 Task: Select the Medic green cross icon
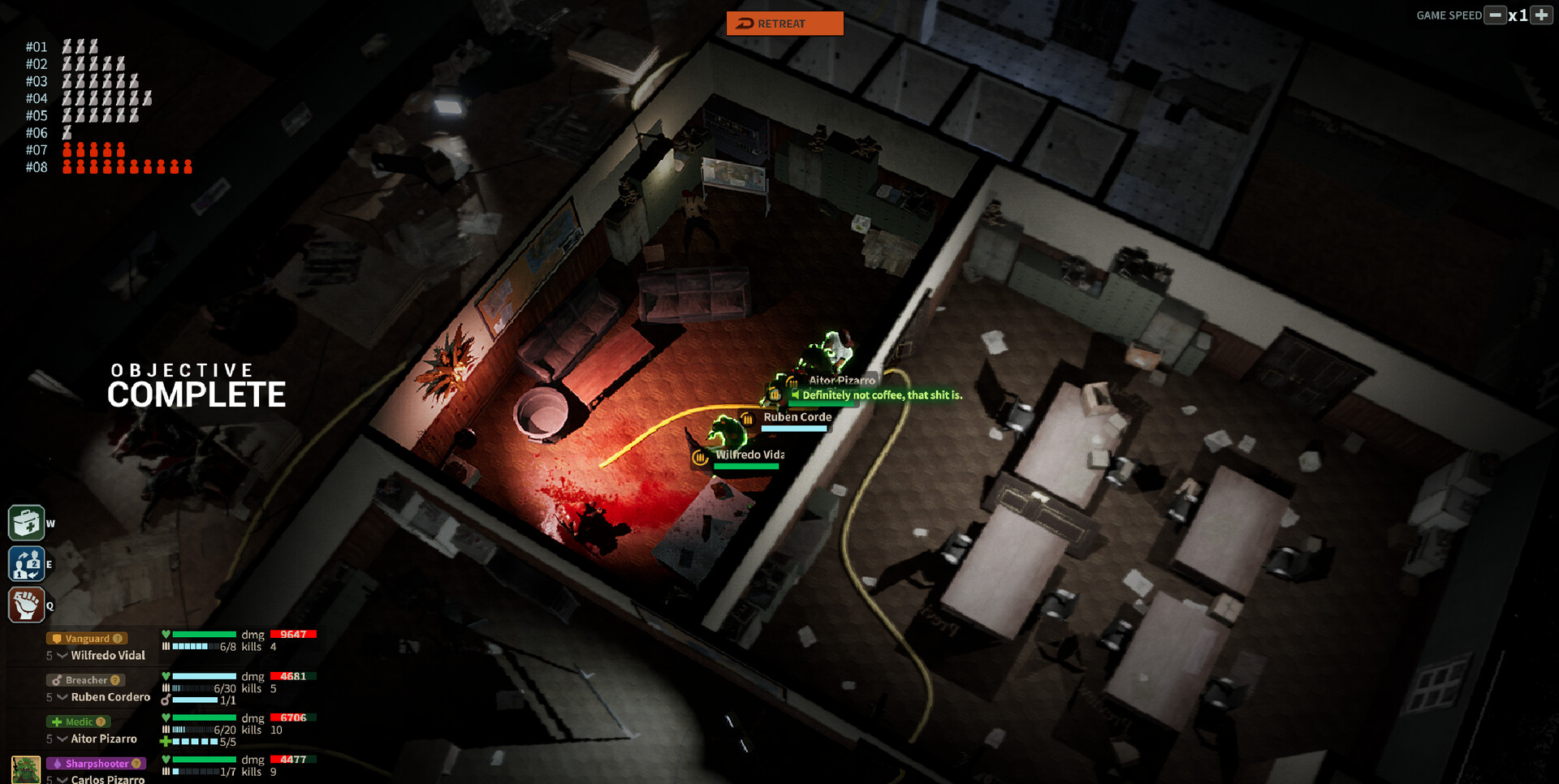point(57,722)
